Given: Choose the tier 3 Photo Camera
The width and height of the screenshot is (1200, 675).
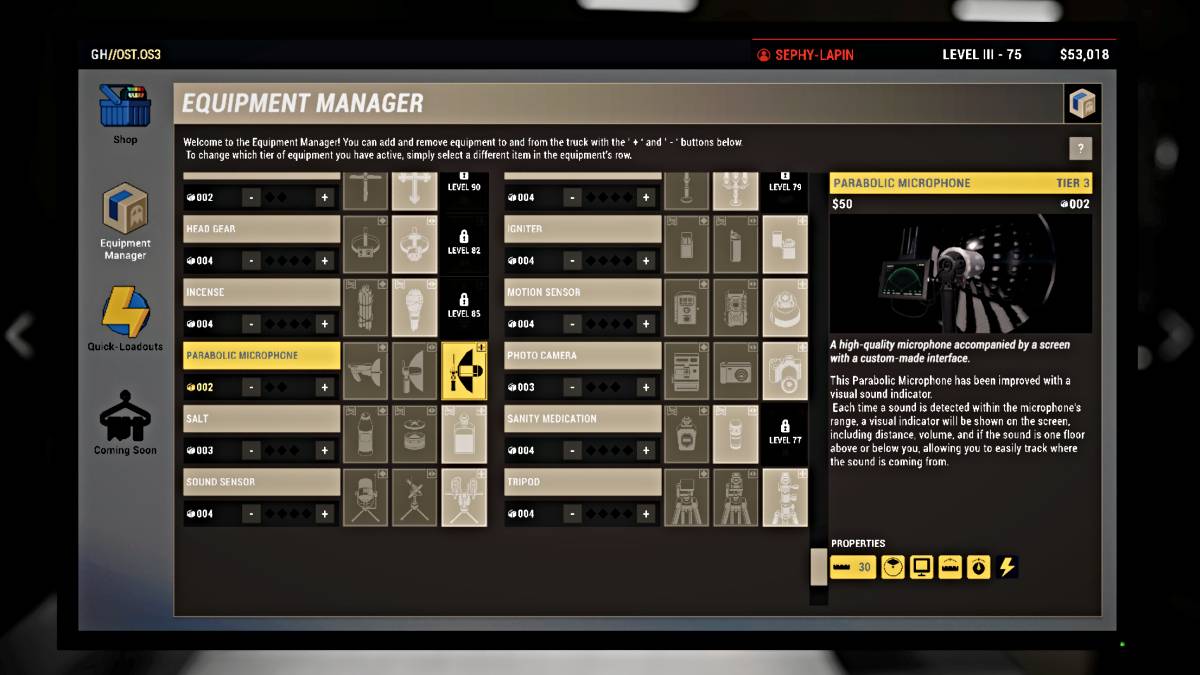Looking at the screenshot, I should (x=785, y=371).
